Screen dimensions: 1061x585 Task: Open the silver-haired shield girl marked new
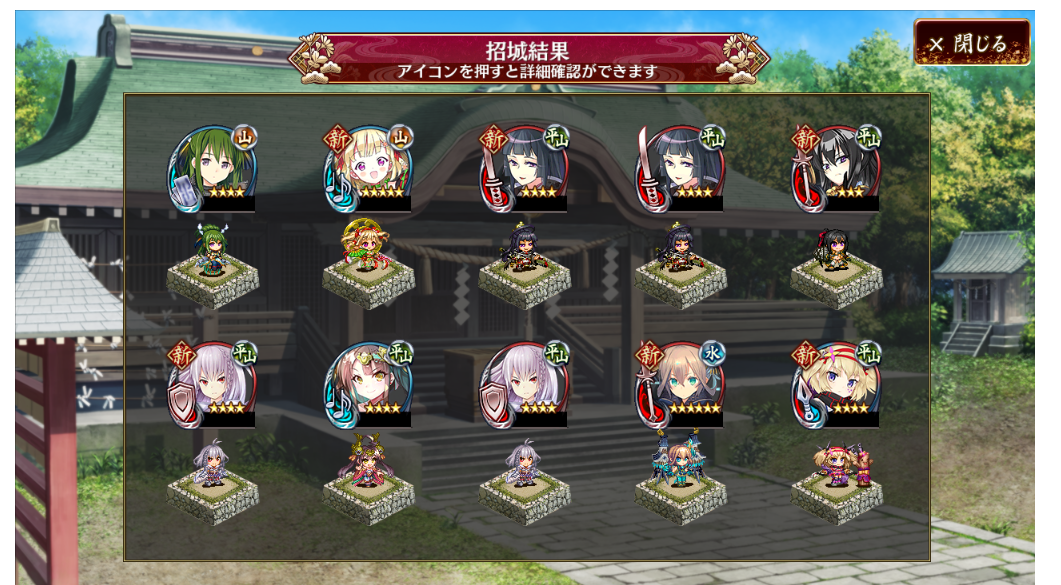pyautogui.click(x=211, y=384)
